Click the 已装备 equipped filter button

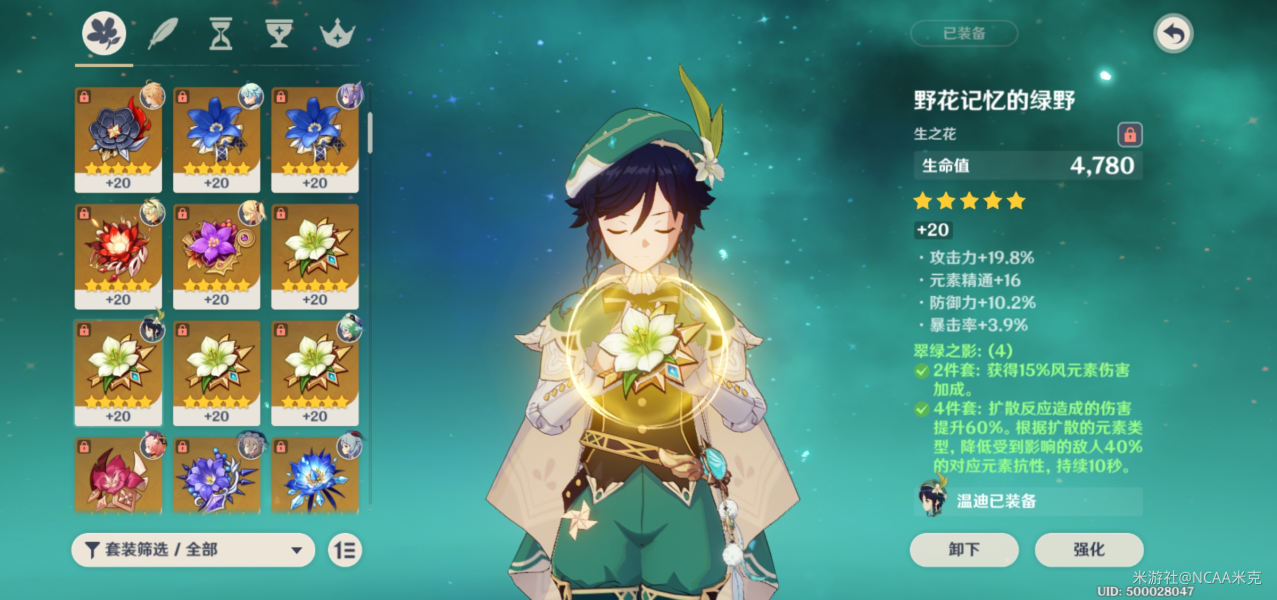tap(964, 33)
